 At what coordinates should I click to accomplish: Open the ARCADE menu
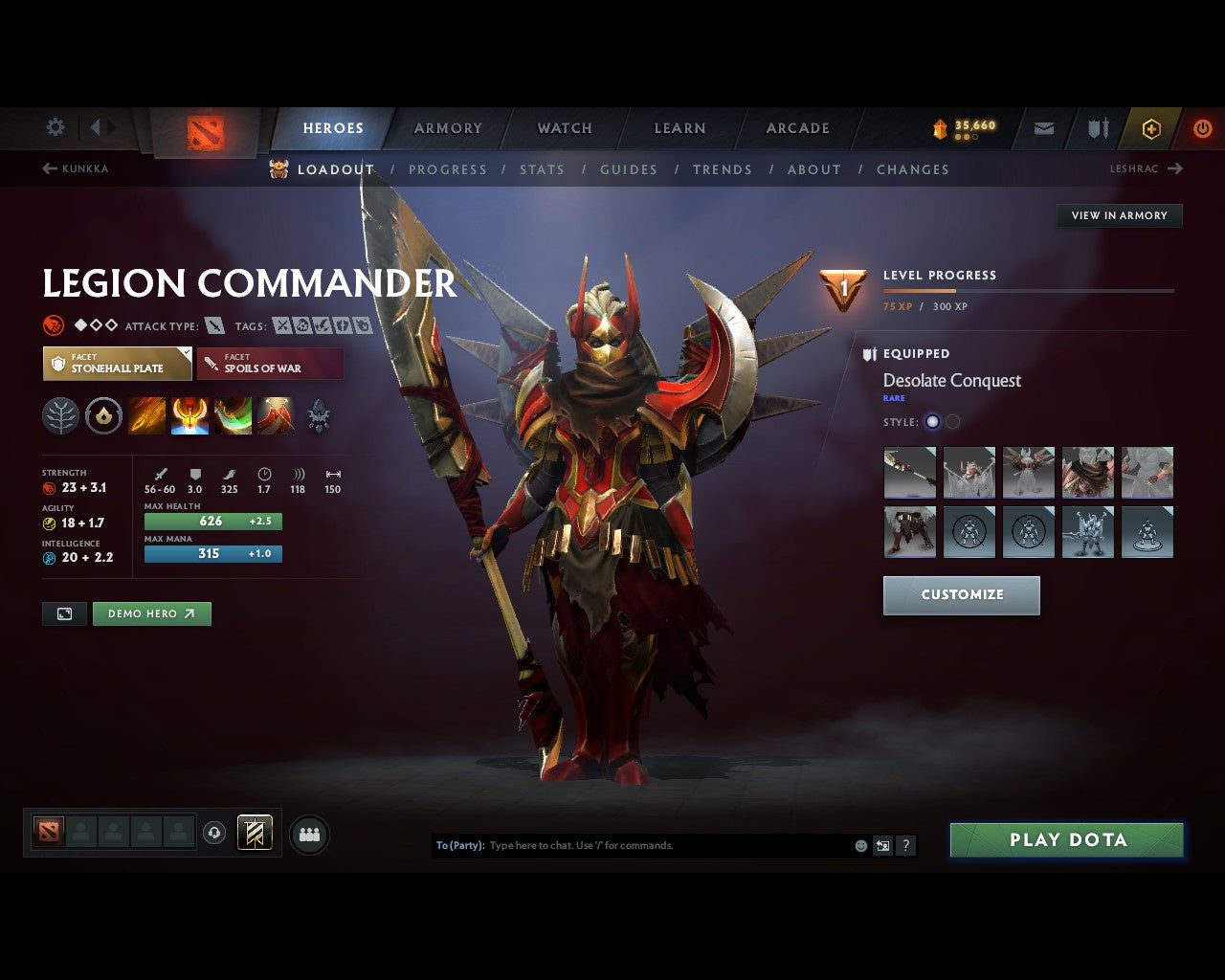[797, 127]
